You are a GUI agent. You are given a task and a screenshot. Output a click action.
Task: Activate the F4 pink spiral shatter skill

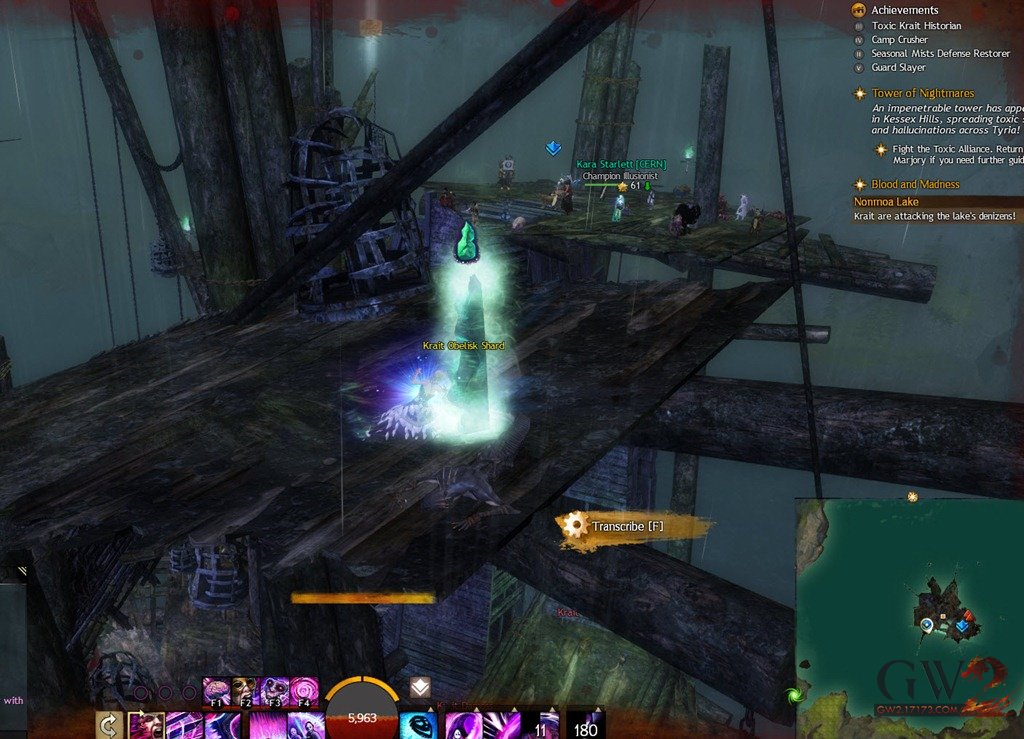pos(304,690)
